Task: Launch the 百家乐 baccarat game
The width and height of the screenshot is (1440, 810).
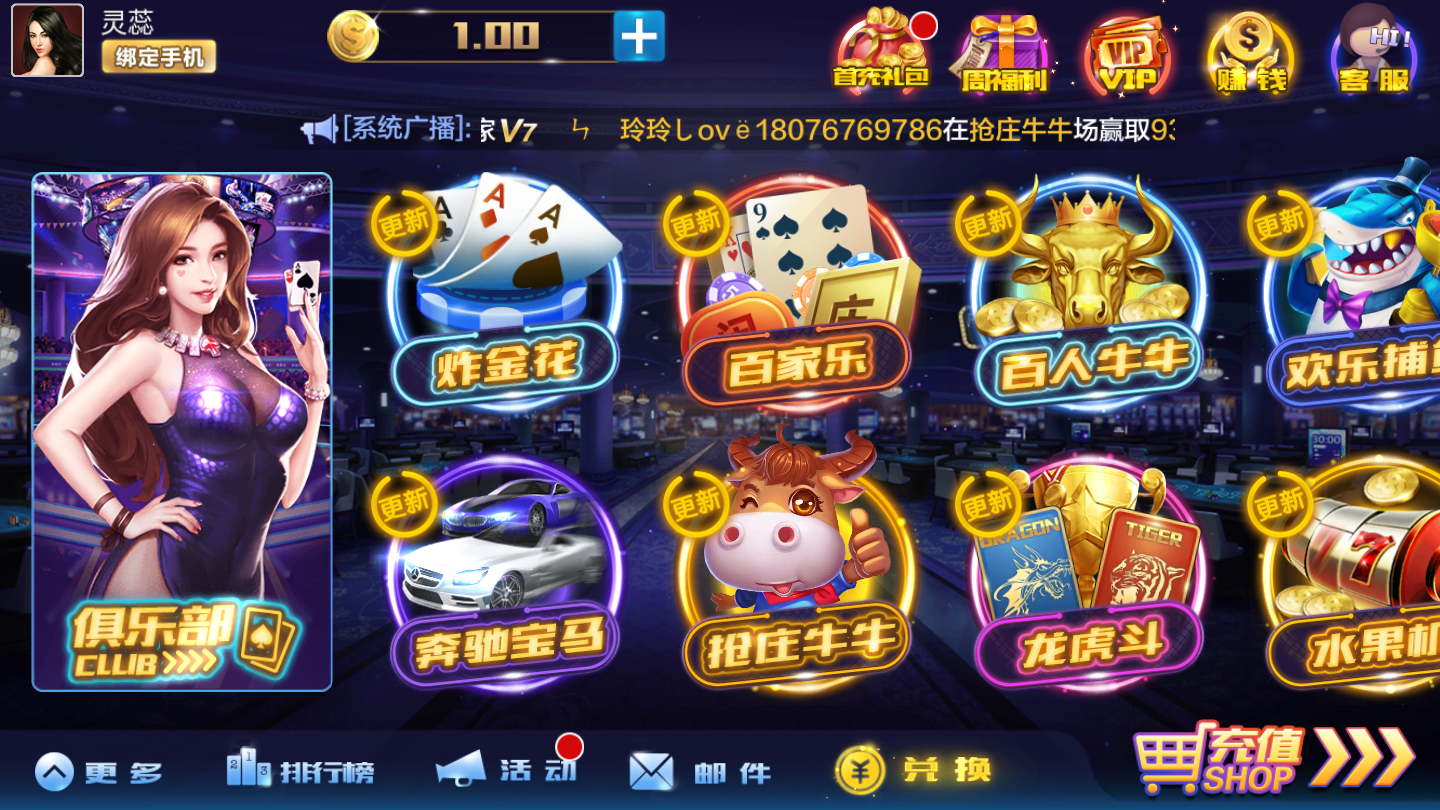Action: [795, 290]
